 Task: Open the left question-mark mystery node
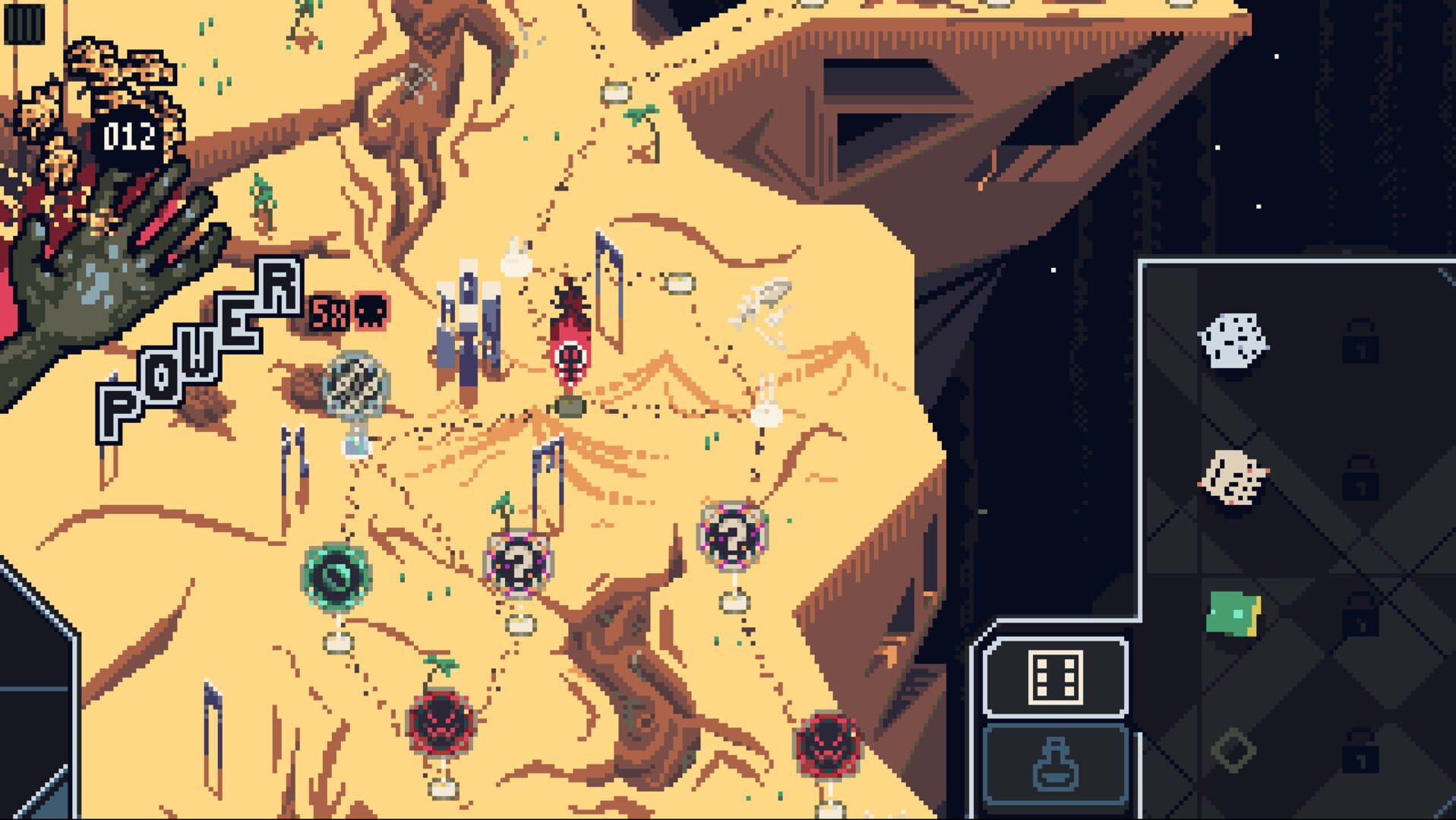[519, 562]
